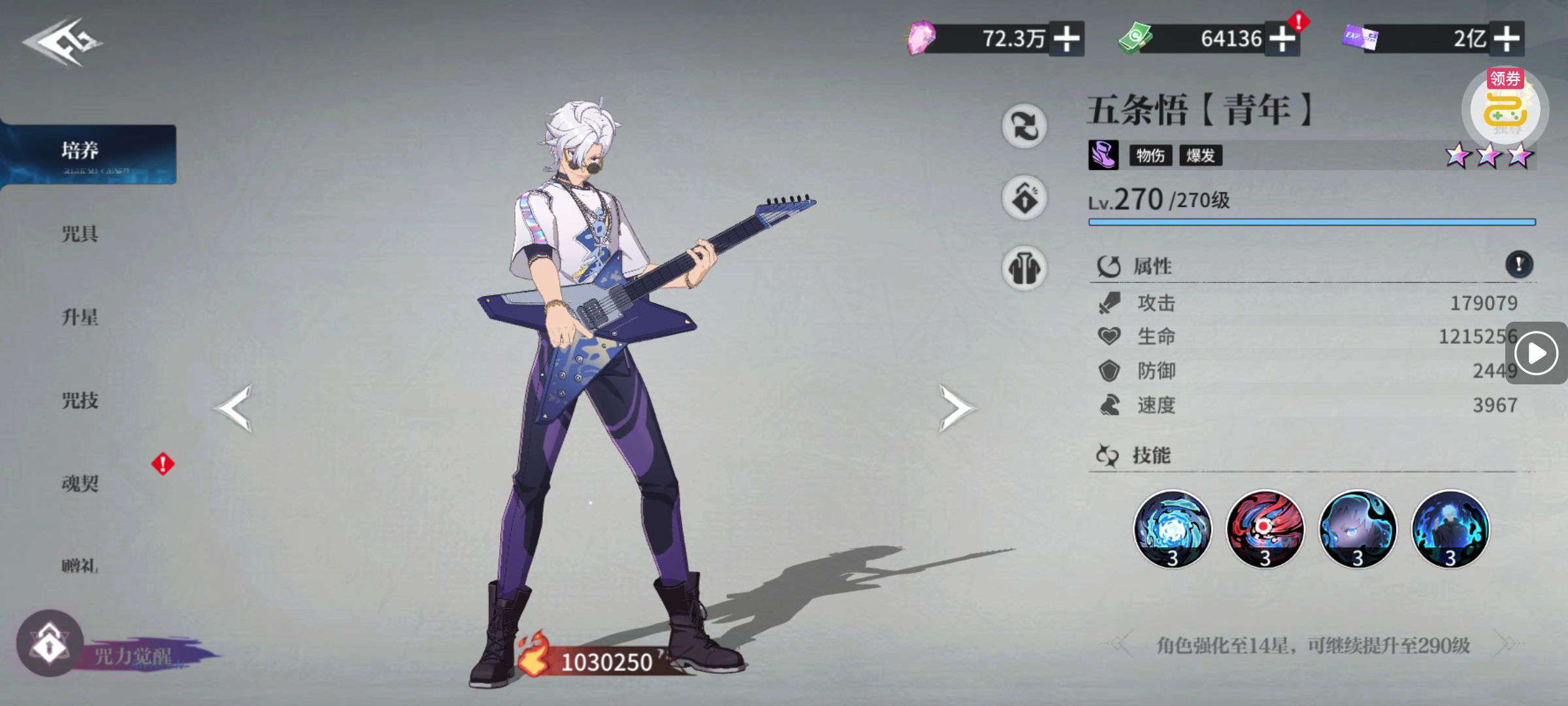1568x706 pixels.
Task: Select the blue energy orb skill
Action: pyautogui.click(x=1172, y=528)
